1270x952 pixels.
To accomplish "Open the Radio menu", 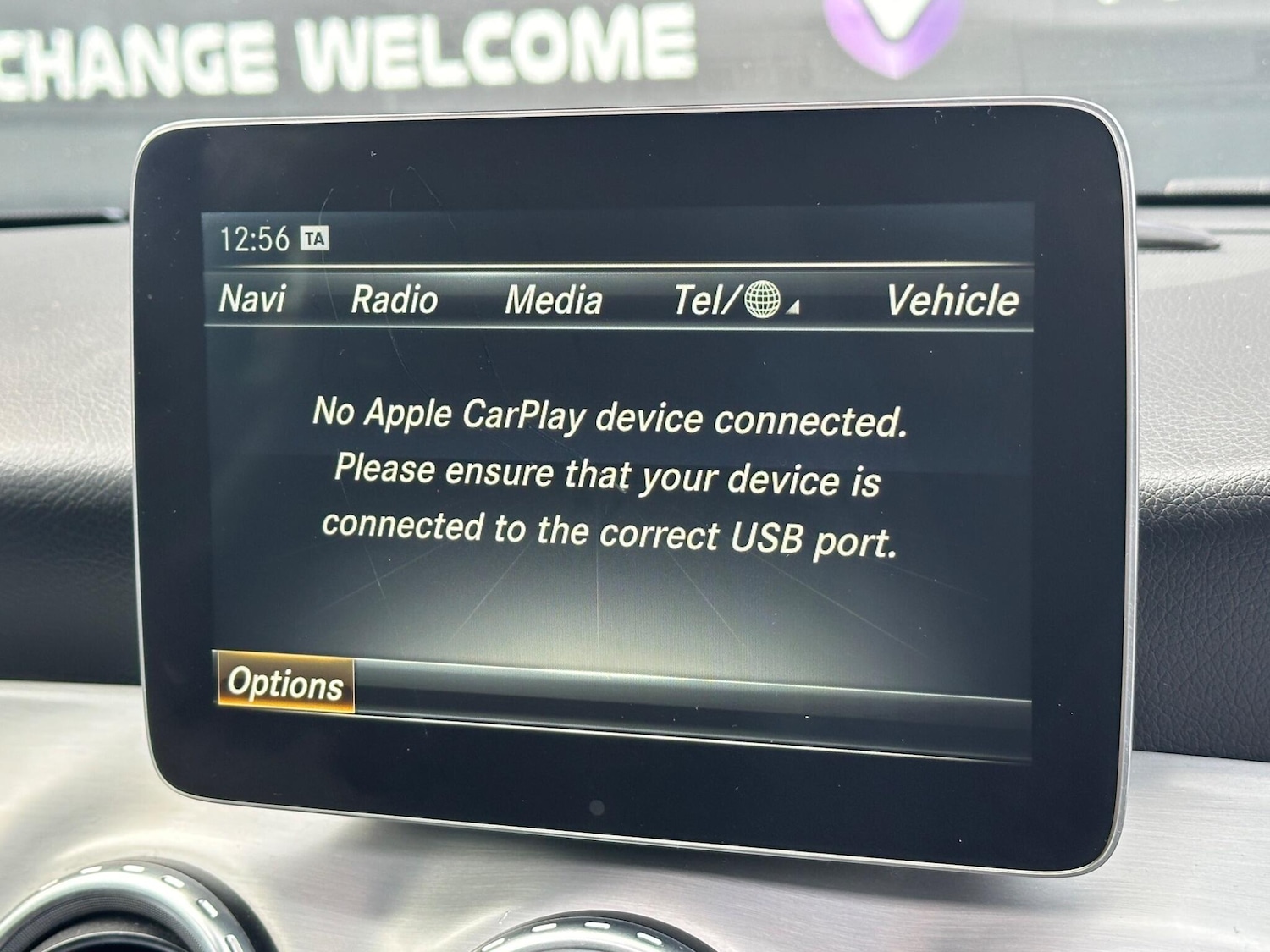I will click(393, 298).
